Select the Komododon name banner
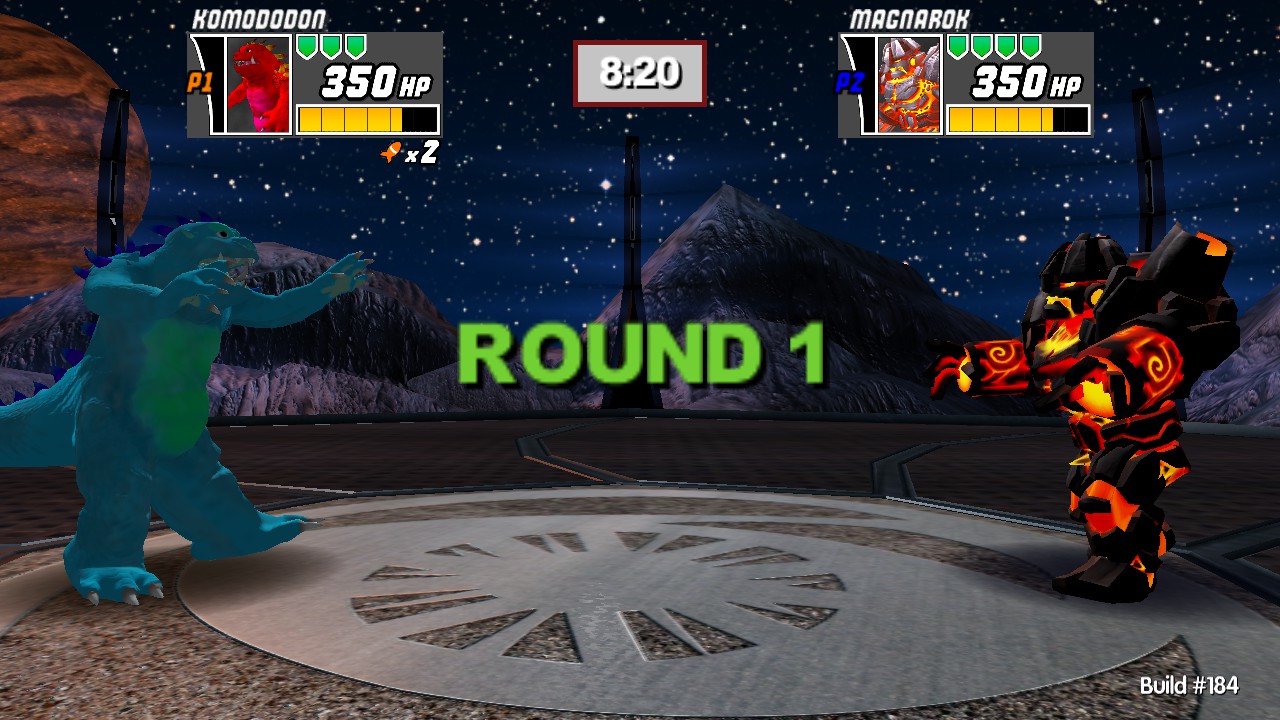The image size is (1280, 720). pos(258,18)
